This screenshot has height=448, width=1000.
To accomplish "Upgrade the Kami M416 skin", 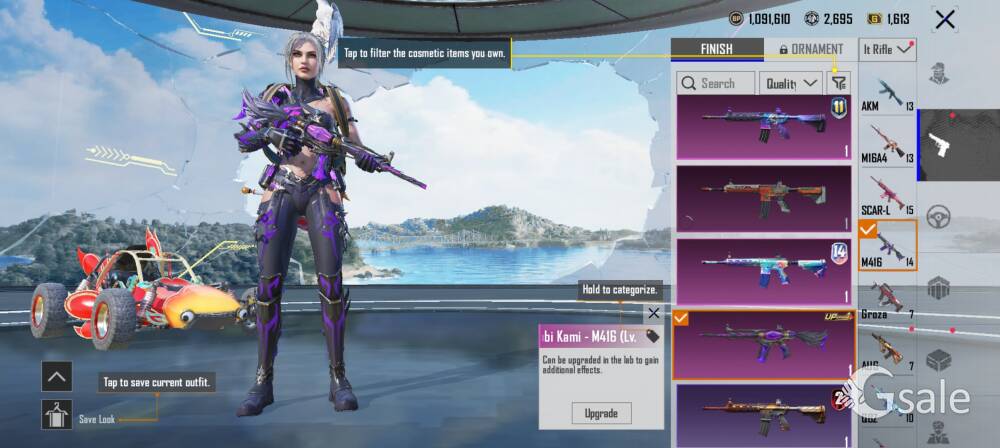I will (x=601, y=413).
